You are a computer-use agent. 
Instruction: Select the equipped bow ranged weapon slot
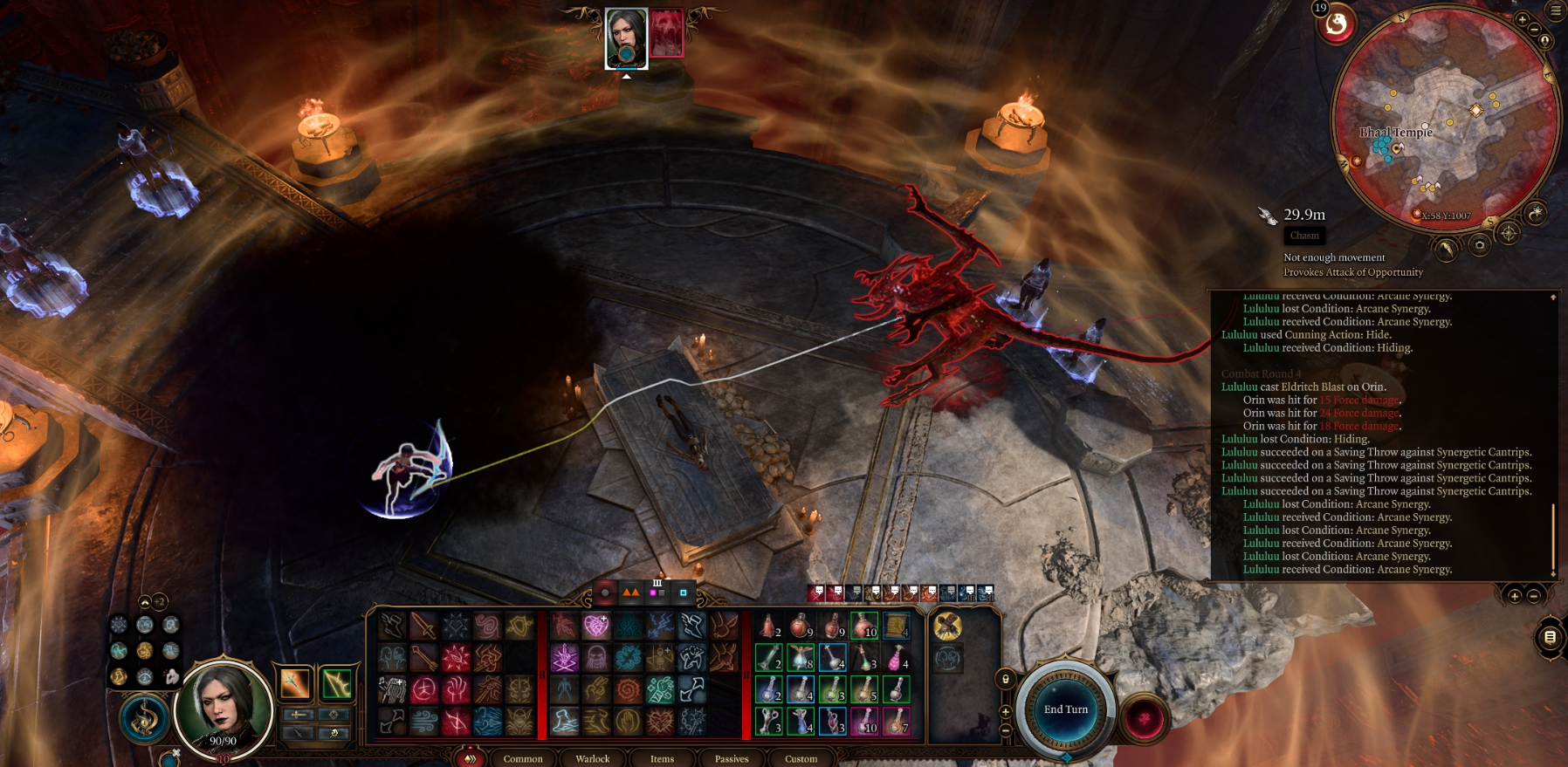point(336,683)
